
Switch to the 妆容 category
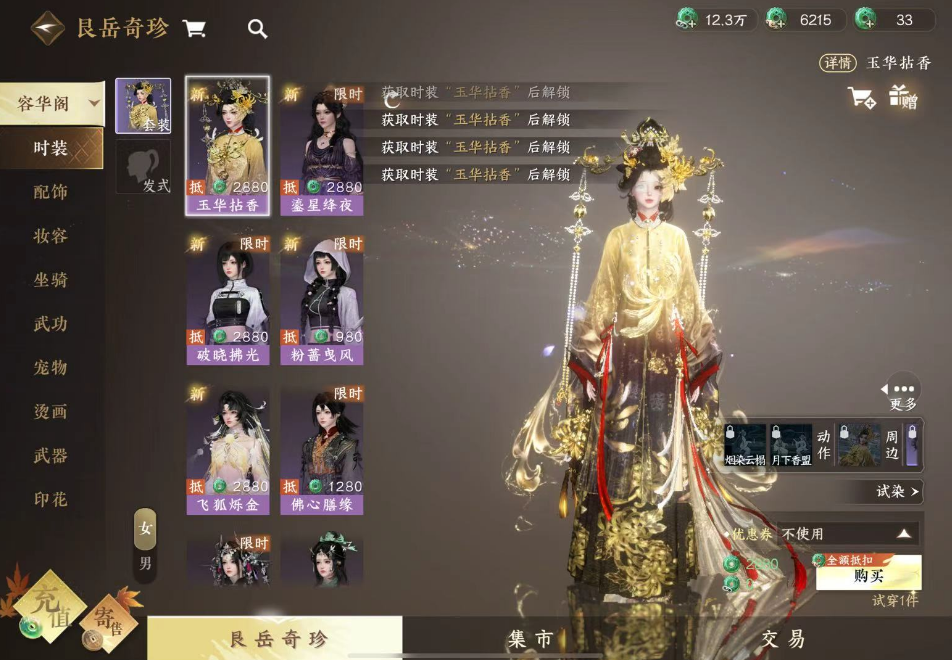click(51, 236)
